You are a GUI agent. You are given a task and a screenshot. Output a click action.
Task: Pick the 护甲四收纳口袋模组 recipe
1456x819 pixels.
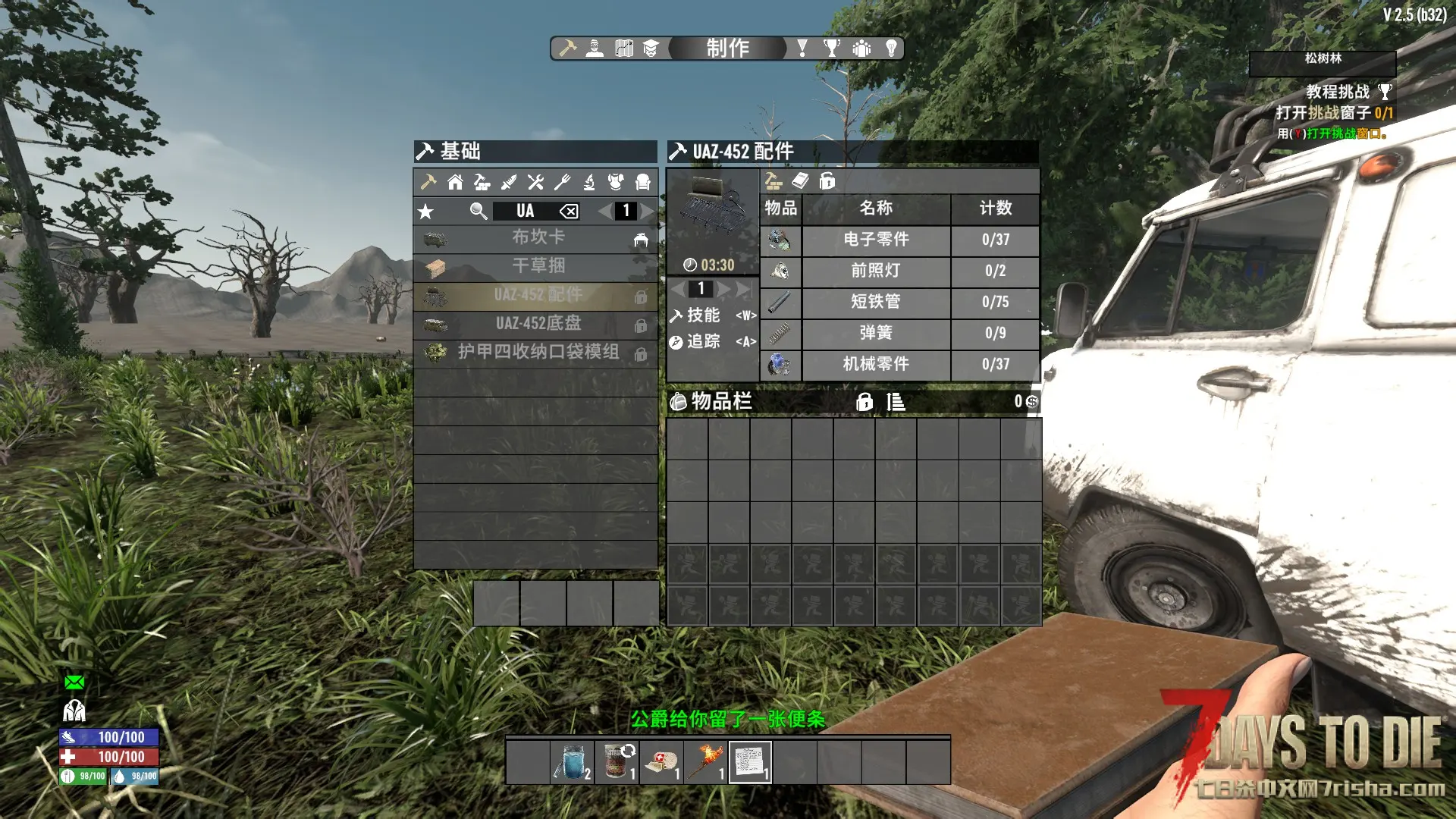(537, 353)
